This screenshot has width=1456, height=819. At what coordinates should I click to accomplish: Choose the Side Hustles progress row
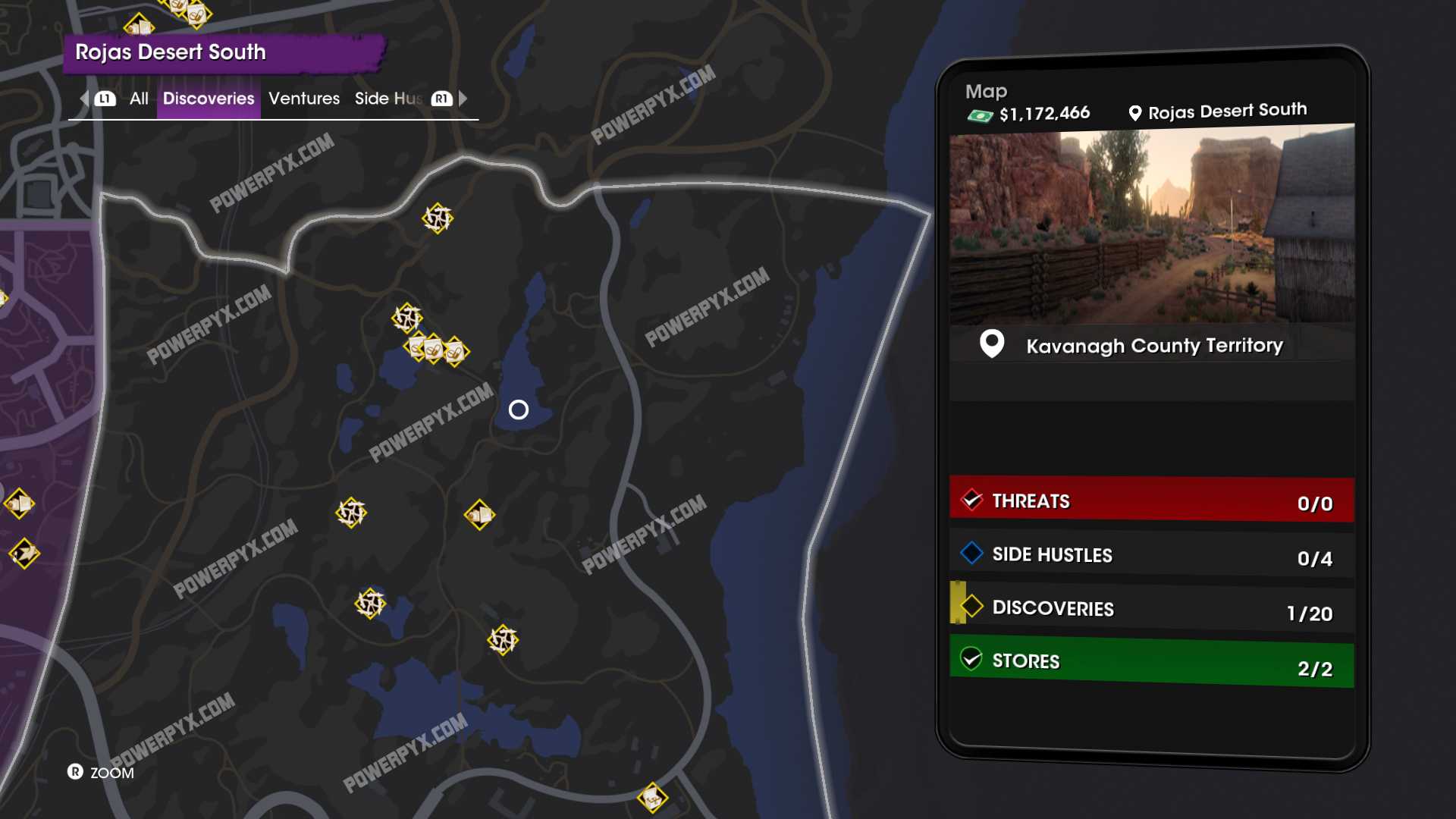pos(1151,555)
